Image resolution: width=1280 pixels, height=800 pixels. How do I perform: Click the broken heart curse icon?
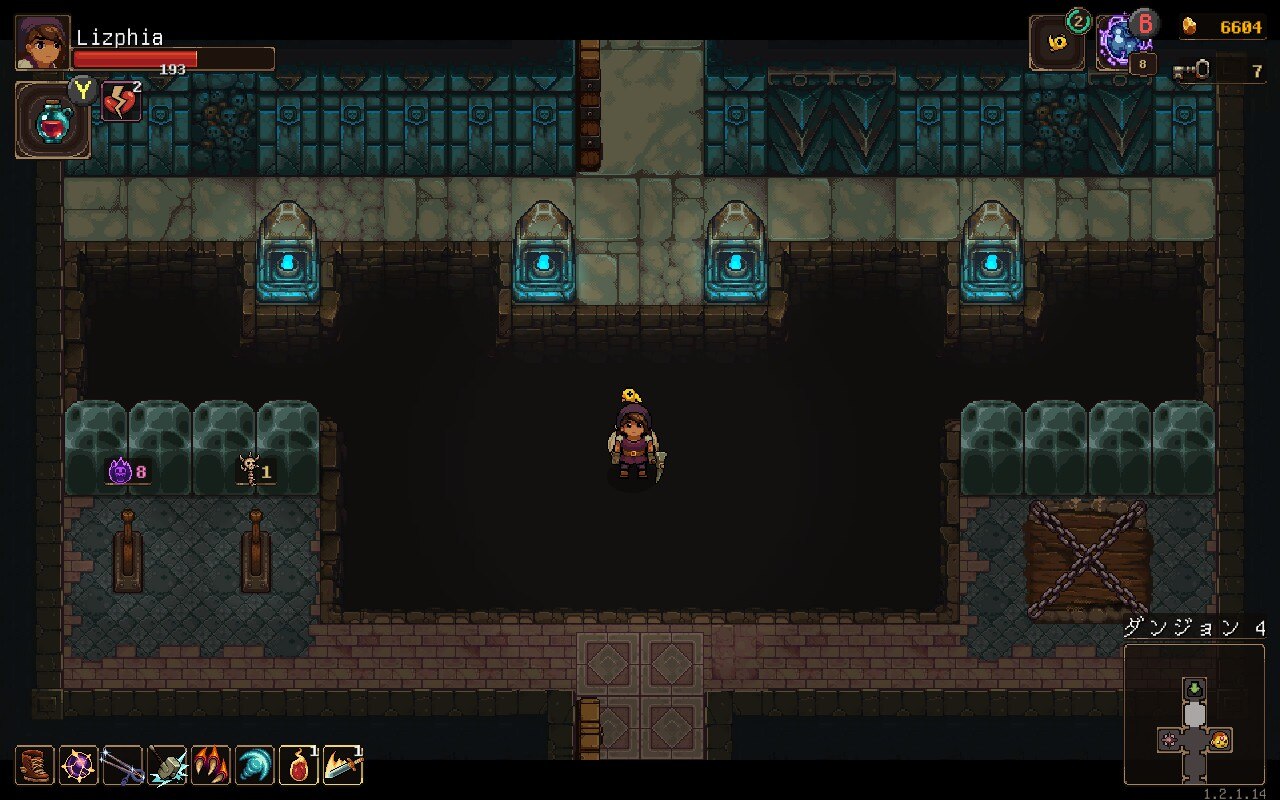point(121,102)
